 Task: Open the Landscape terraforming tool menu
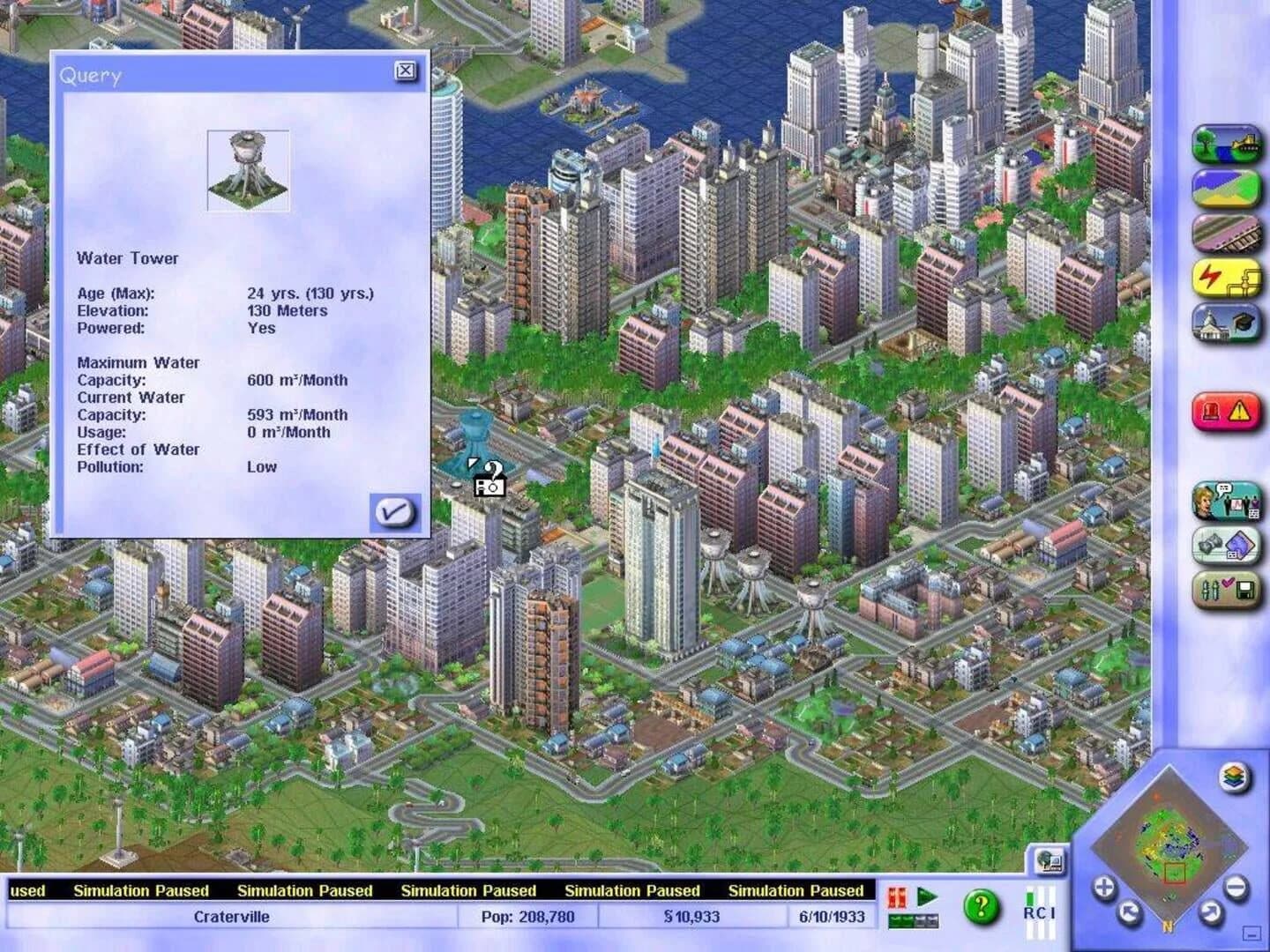[1227, 145]
